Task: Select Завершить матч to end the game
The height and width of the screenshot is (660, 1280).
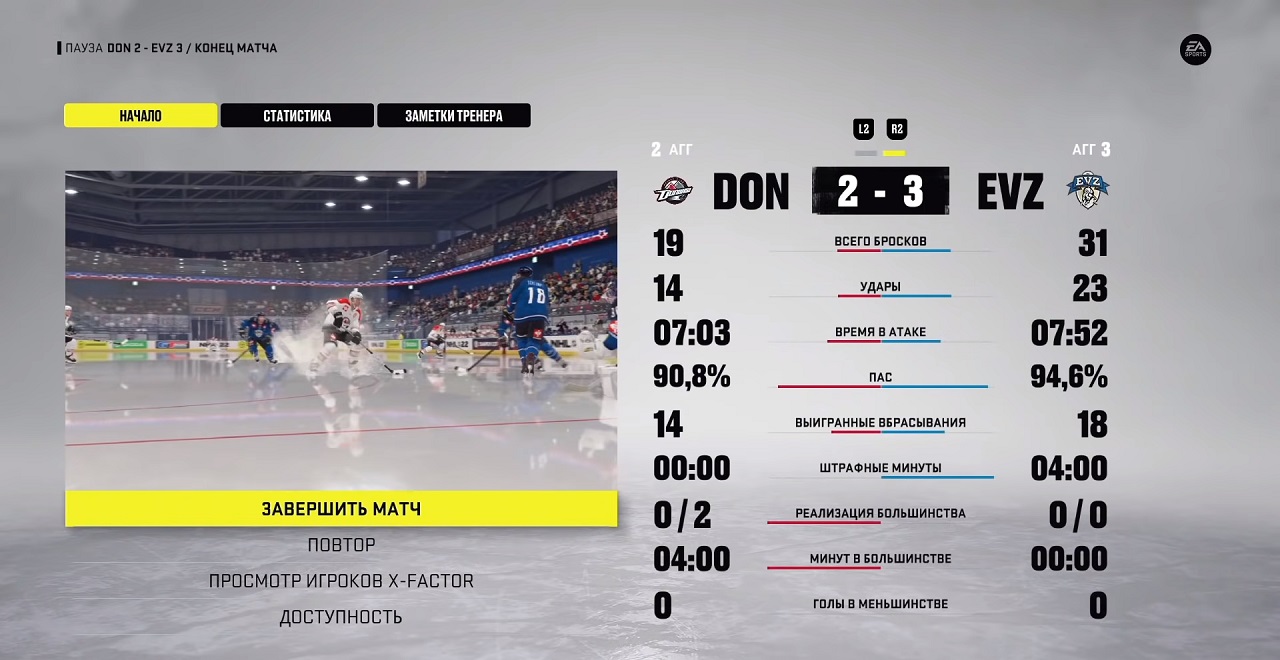Action: click(341, 509)
